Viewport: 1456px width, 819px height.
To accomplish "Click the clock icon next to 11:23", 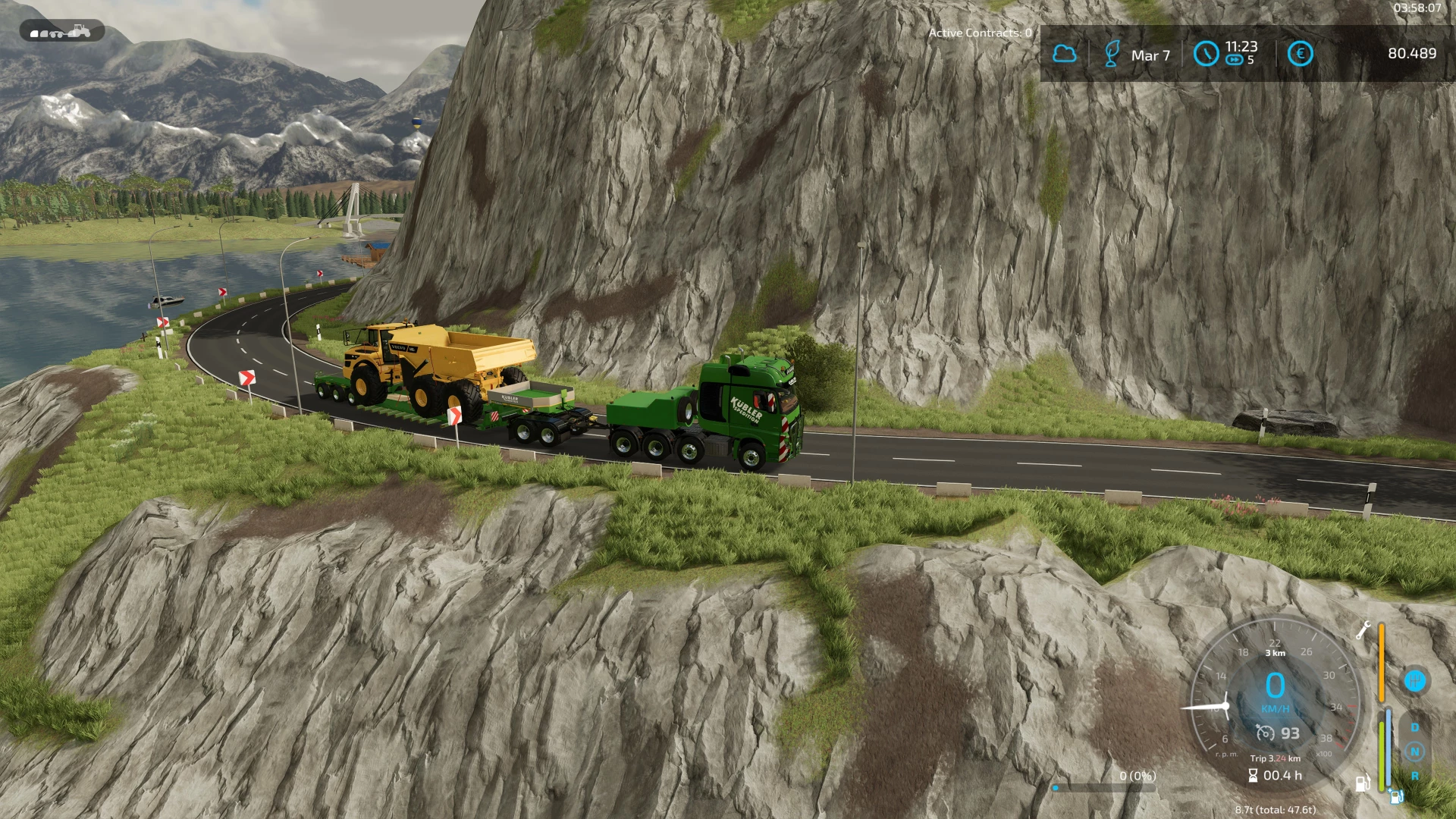I will tap(1206, 54).
